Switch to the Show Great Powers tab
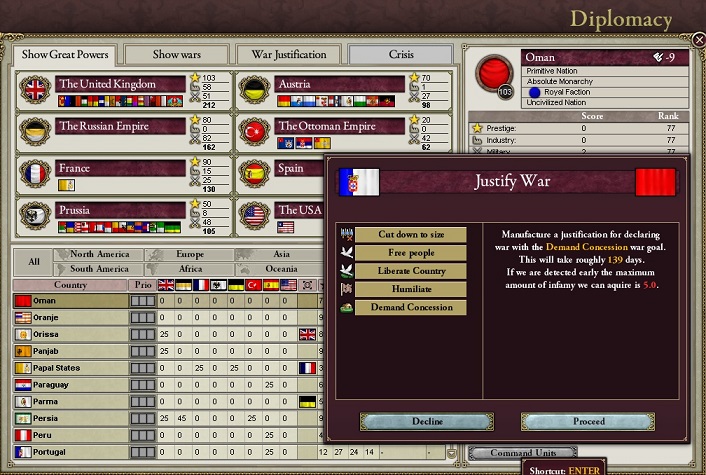The width and height of the screenshot is (706, 475). (x=62, y=54)
